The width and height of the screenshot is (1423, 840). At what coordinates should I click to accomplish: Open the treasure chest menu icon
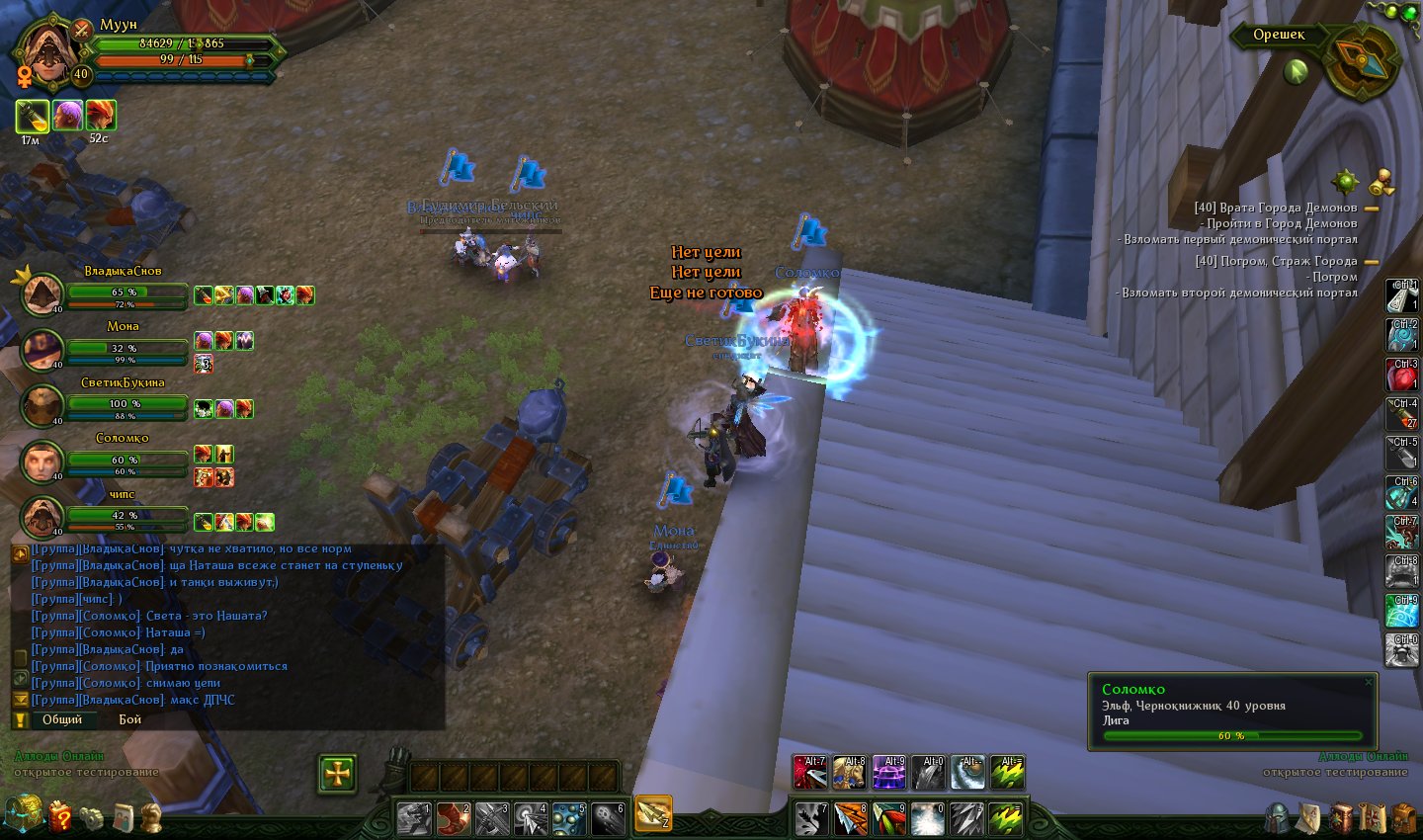coord(25,814)
